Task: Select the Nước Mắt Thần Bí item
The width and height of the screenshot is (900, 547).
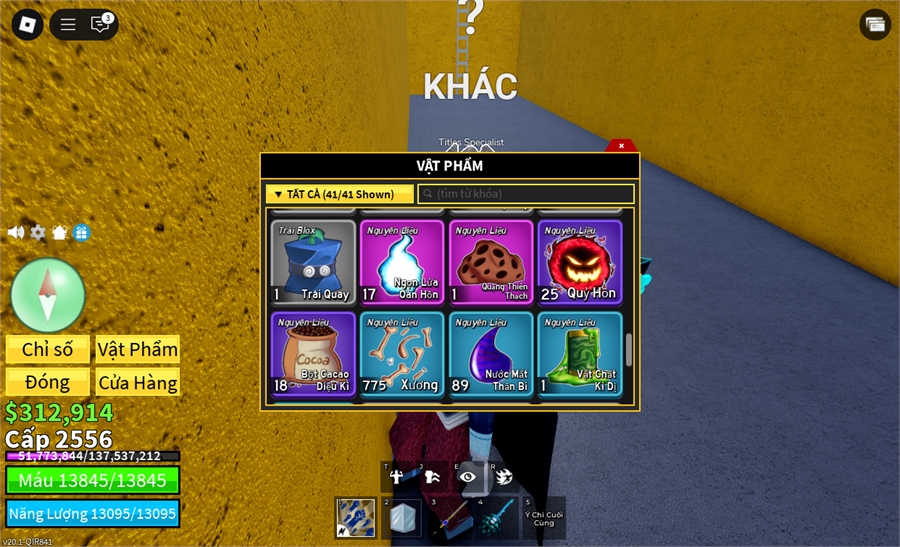Action: click(x=491, y=354)
